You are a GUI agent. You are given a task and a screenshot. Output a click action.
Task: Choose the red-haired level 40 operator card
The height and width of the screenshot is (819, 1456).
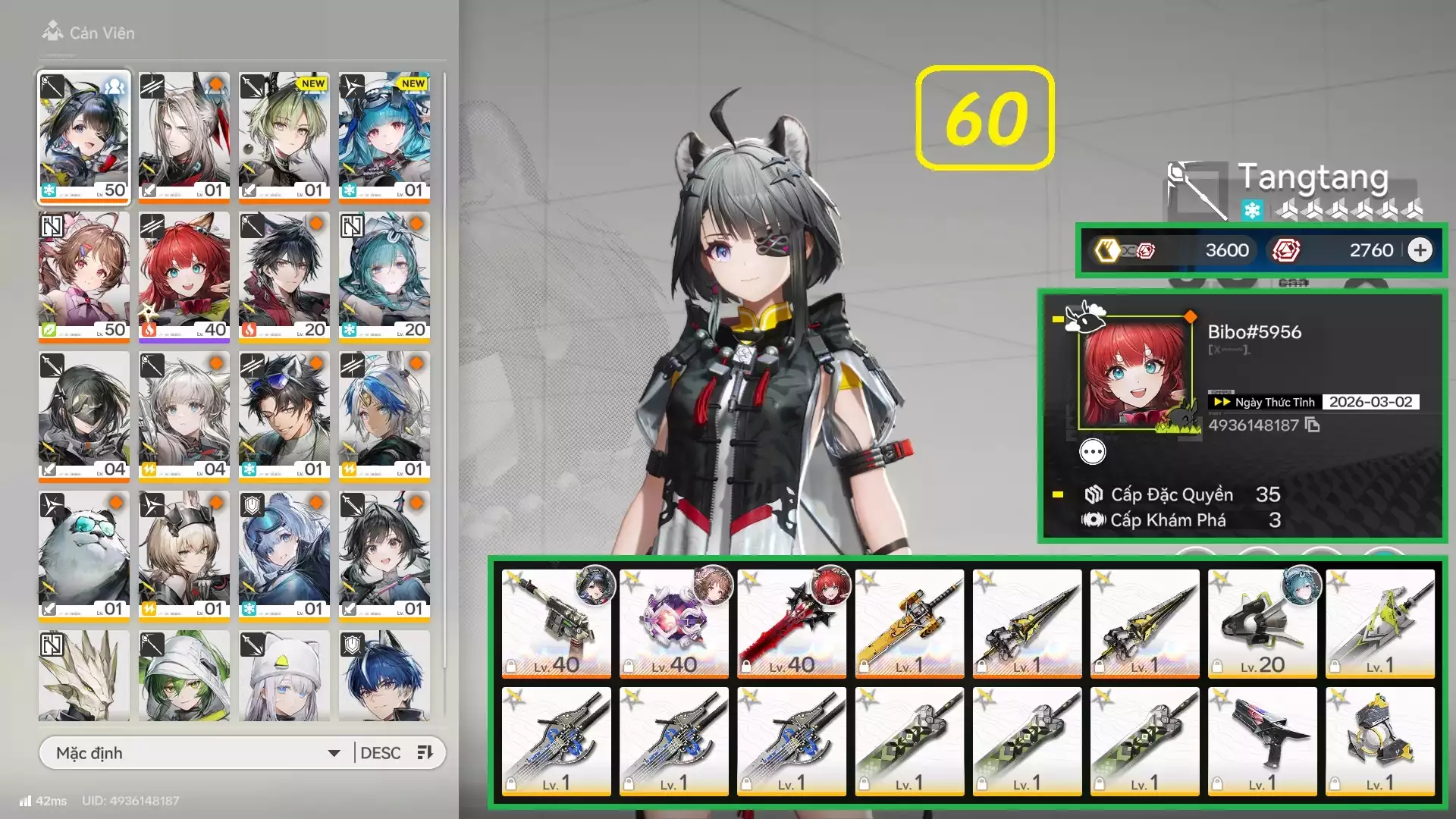pos(184,277)
